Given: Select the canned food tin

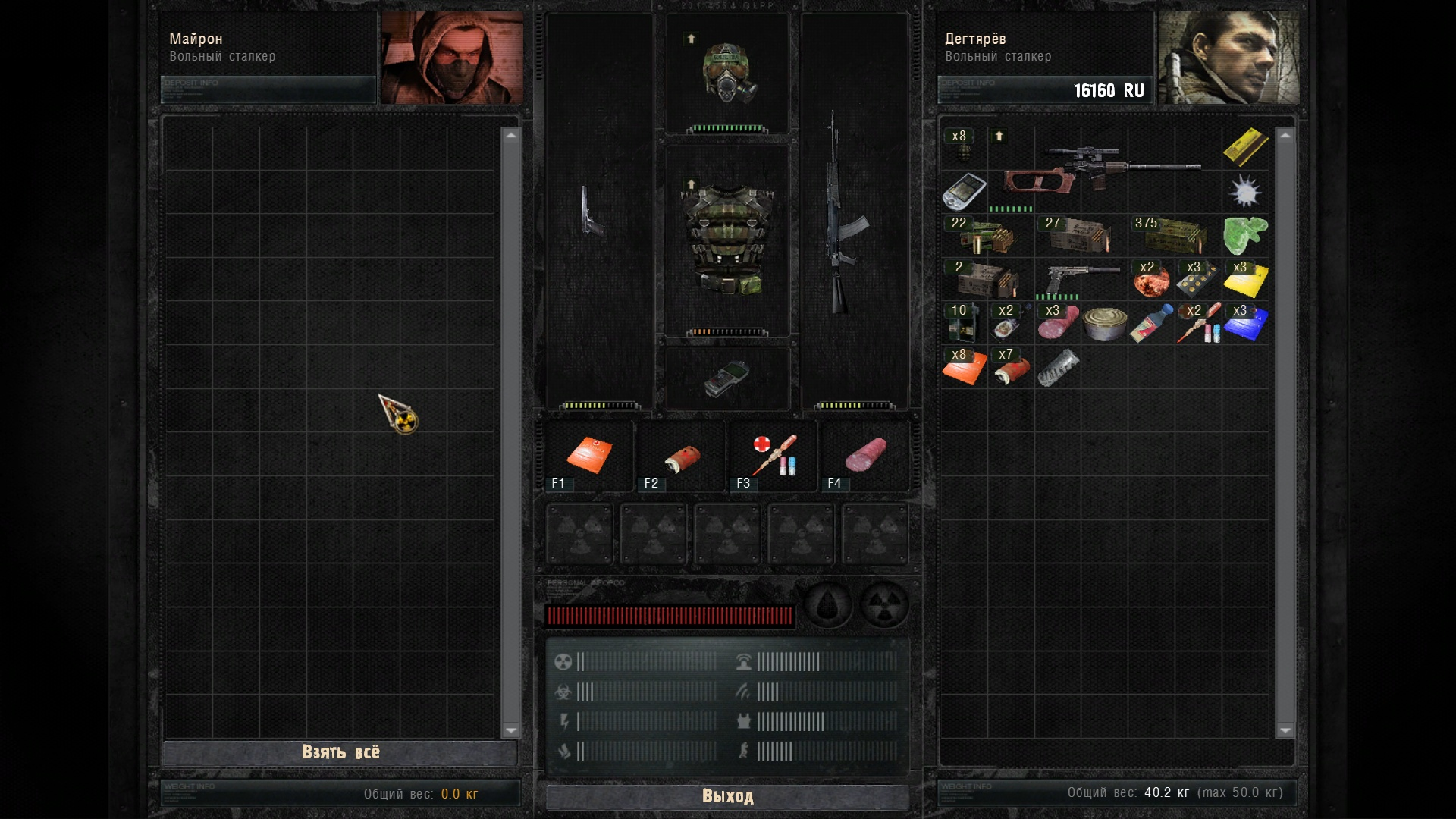Looking at the screenshot, I should [x=1104, y=324].
